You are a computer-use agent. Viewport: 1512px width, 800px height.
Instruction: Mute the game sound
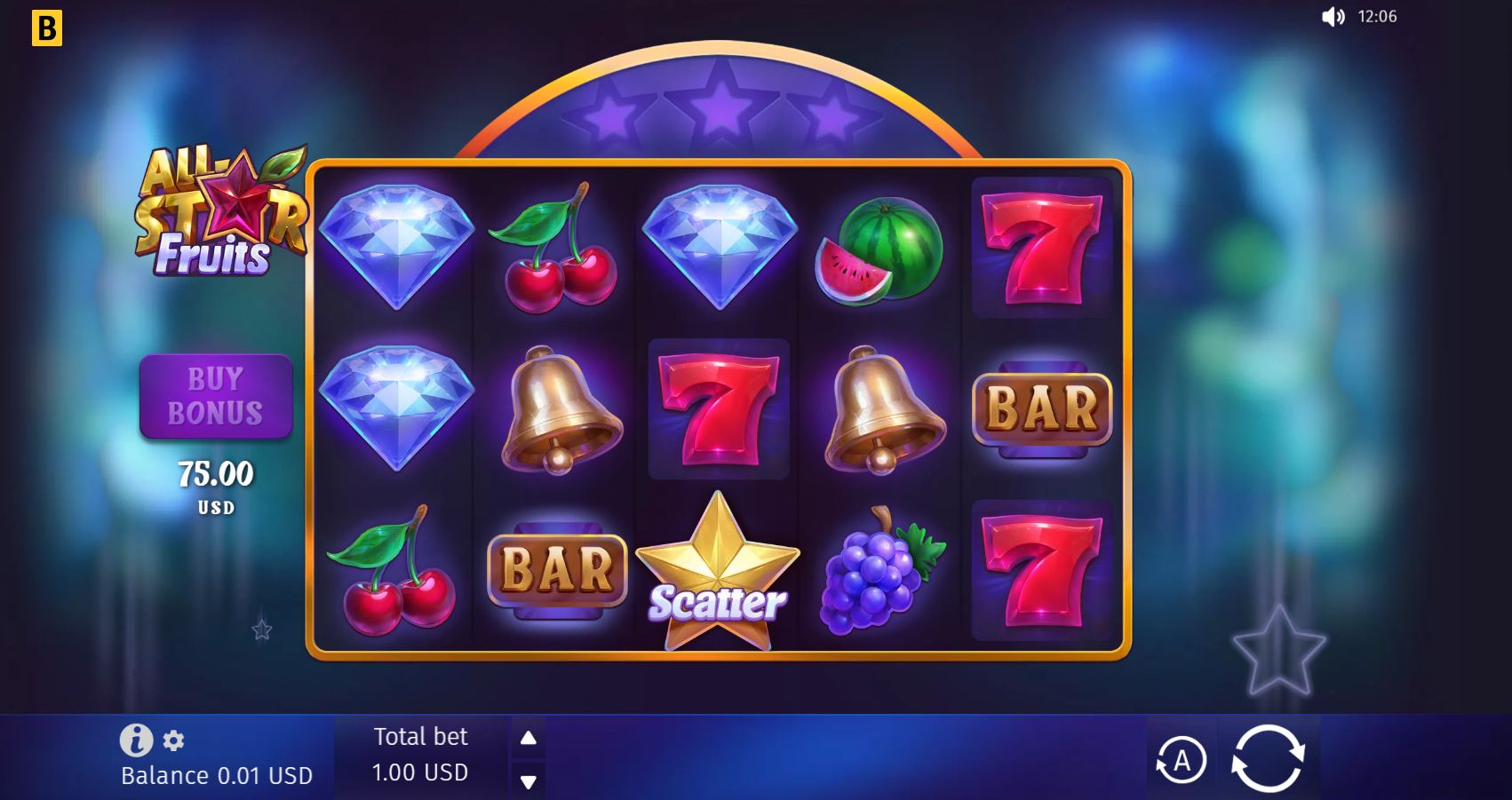[x=1334, y=16]
